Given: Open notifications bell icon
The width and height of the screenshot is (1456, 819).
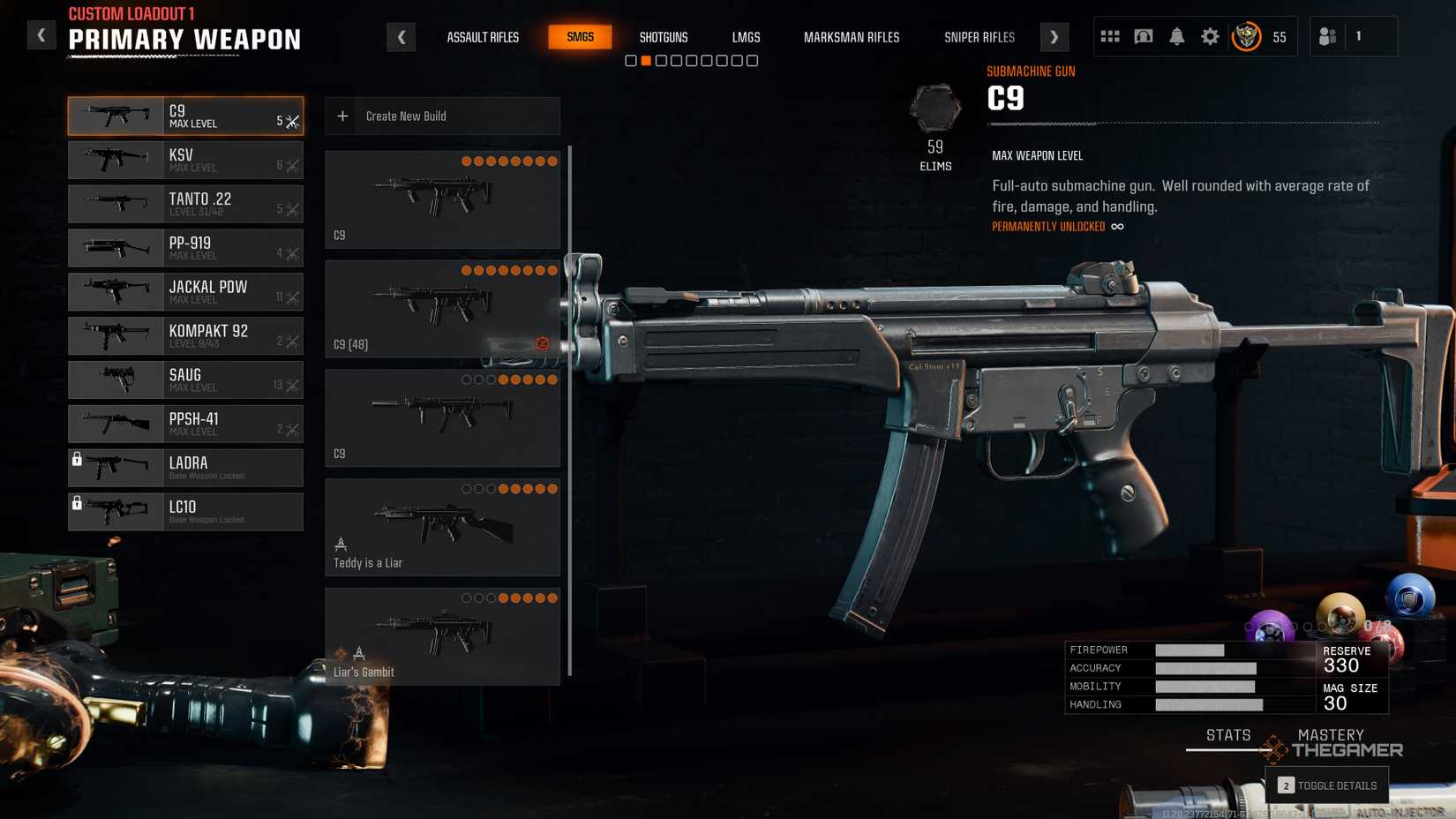Looking at the screenshot, I should 1176,37.
